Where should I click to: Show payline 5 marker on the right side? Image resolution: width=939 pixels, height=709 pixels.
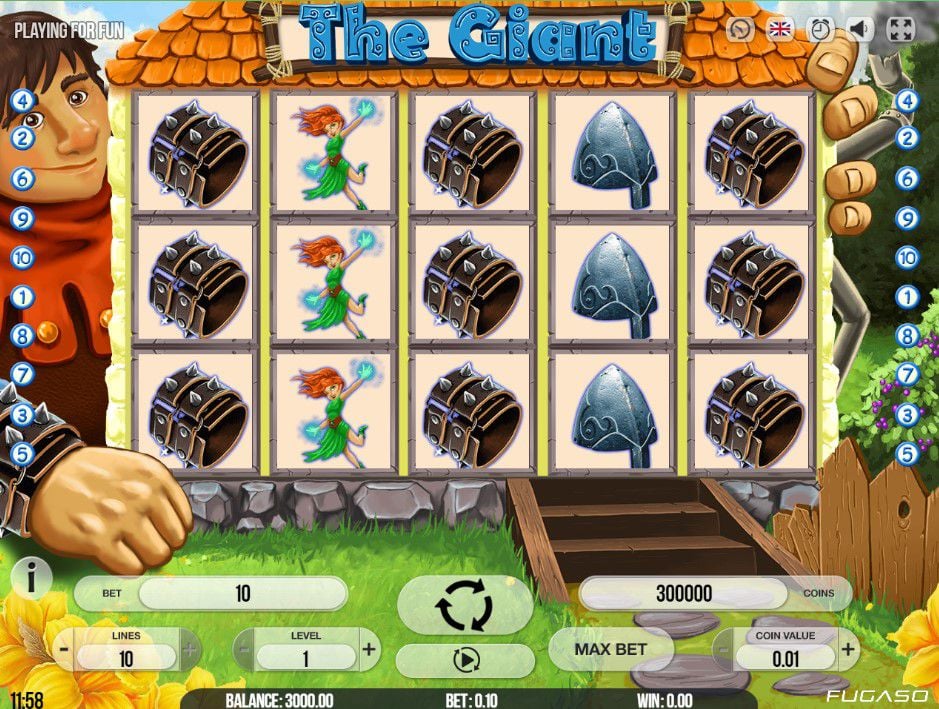[x=907, y=453]
